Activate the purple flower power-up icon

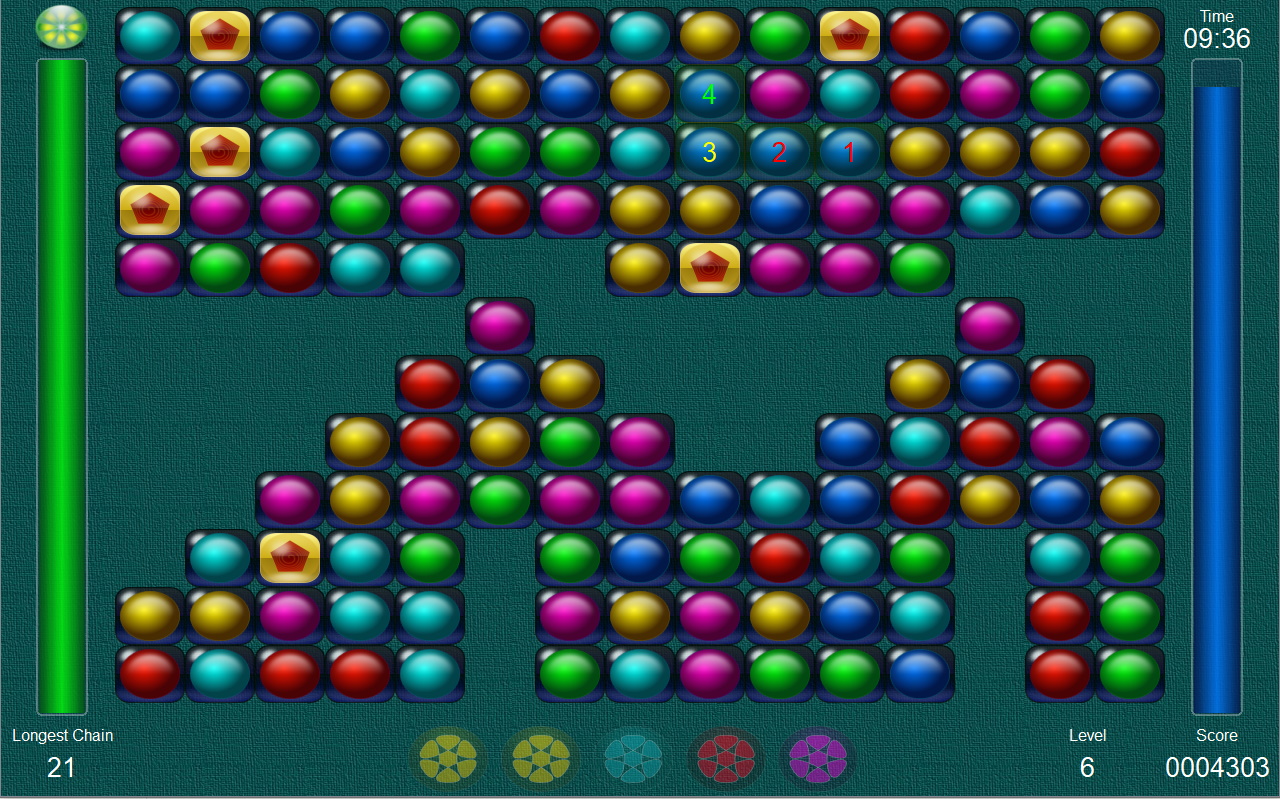tap(817, 758)
